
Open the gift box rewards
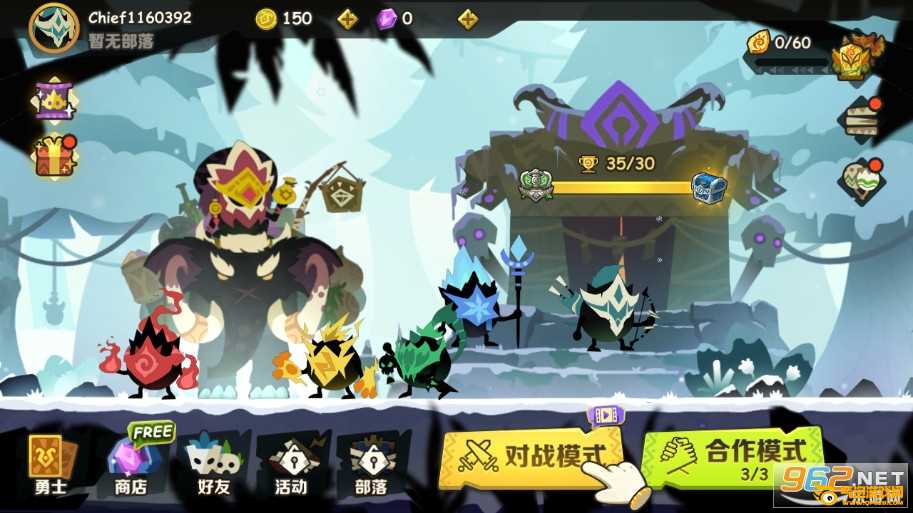click(55, 156)
